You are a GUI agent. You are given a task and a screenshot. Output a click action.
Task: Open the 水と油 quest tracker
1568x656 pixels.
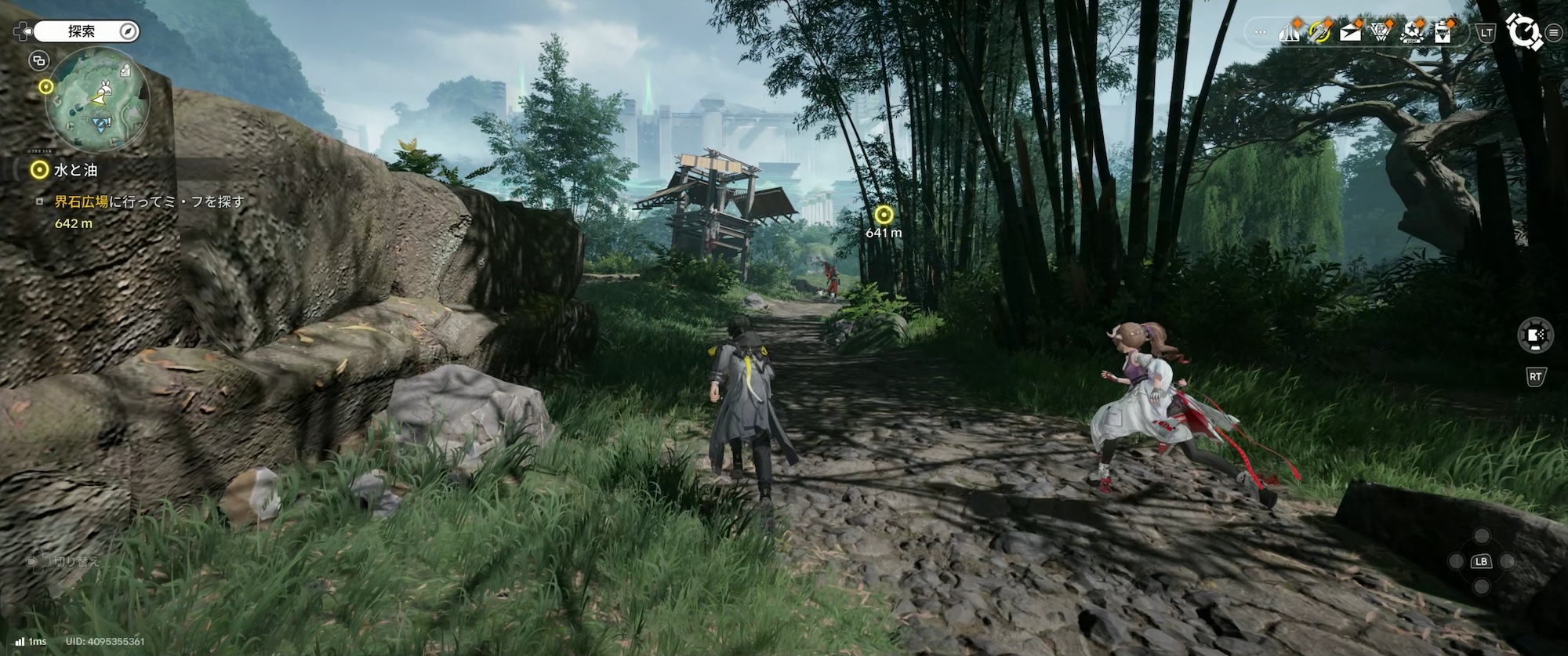click(x=75, y=169)
